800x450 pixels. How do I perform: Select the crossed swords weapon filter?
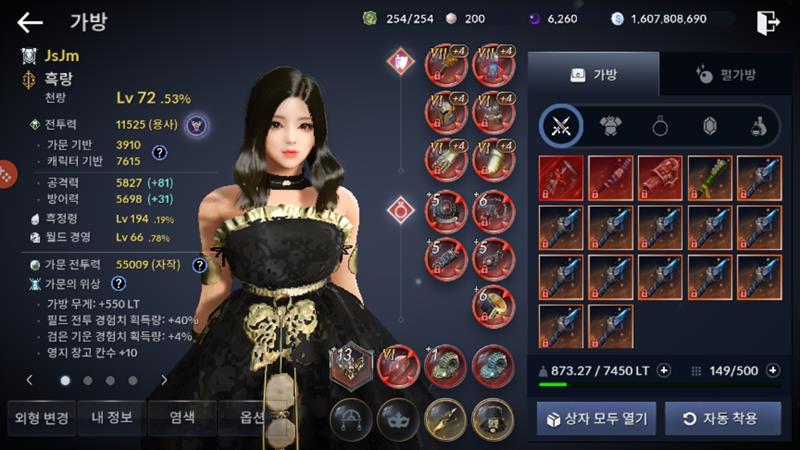[561, 126]
